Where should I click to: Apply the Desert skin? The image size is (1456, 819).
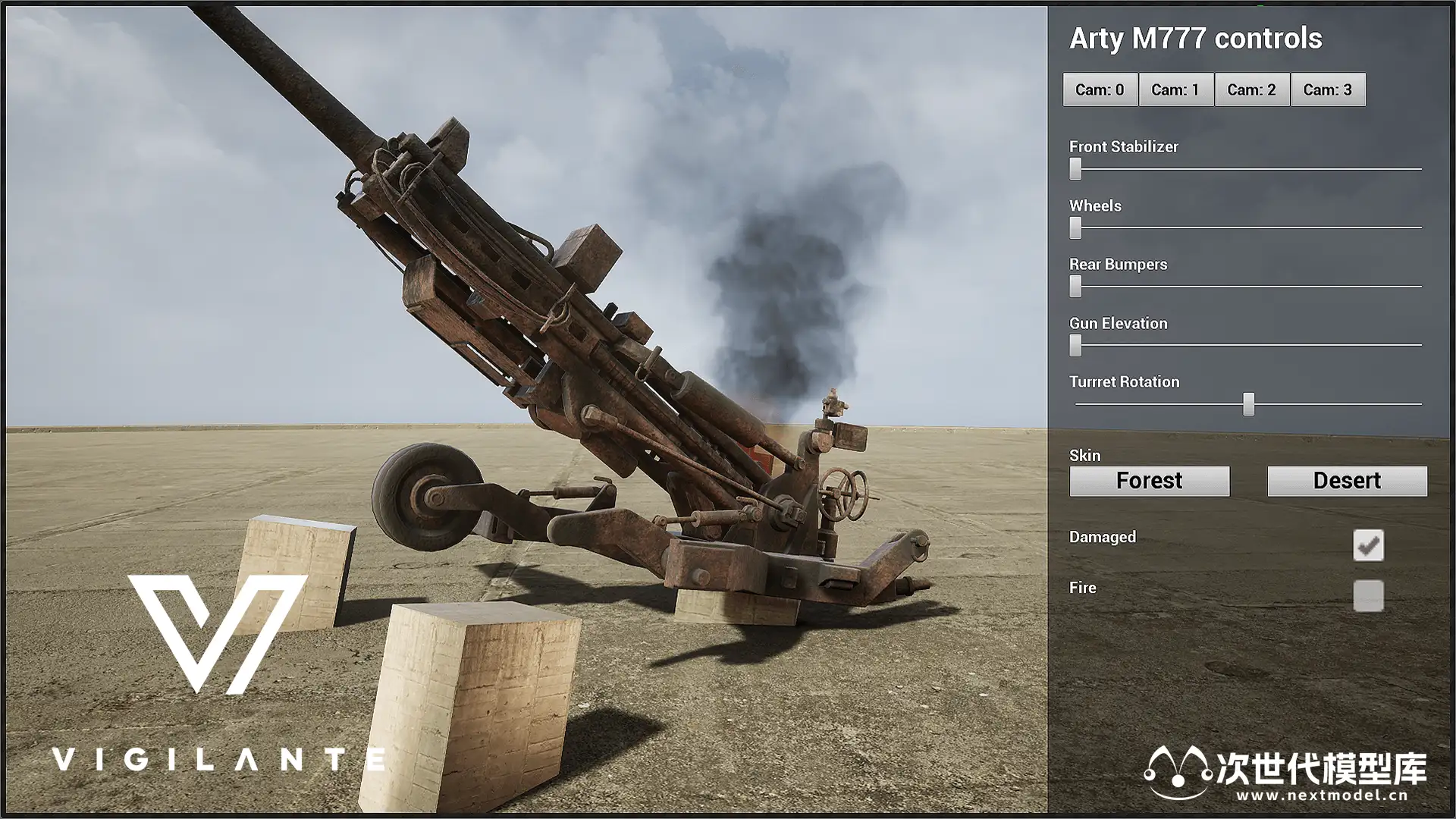click(x=1347, y=481)
